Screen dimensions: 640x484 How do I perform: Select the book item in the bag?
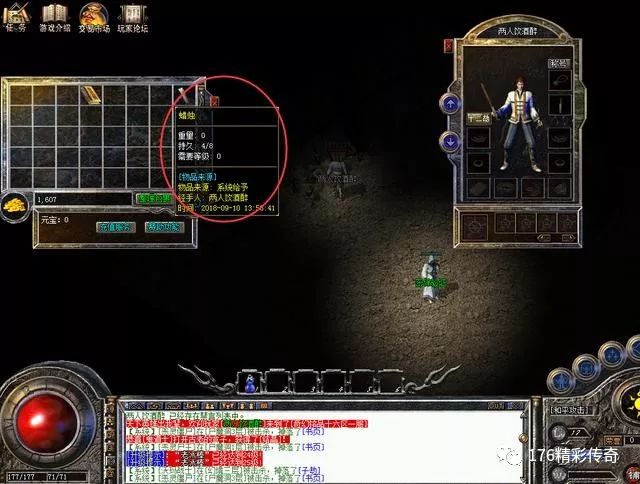pos(91,96)
